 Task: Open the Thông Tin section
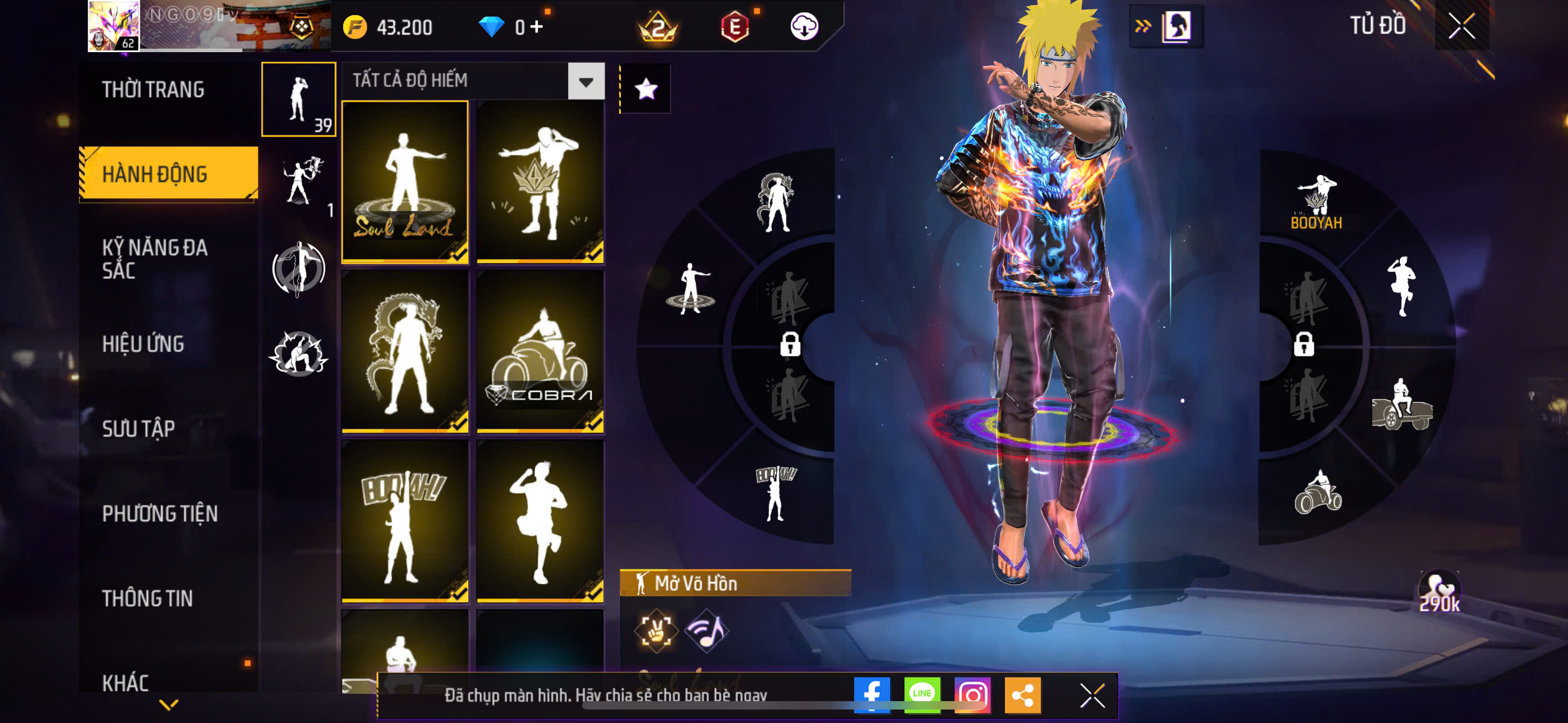(x=147, y=598)
